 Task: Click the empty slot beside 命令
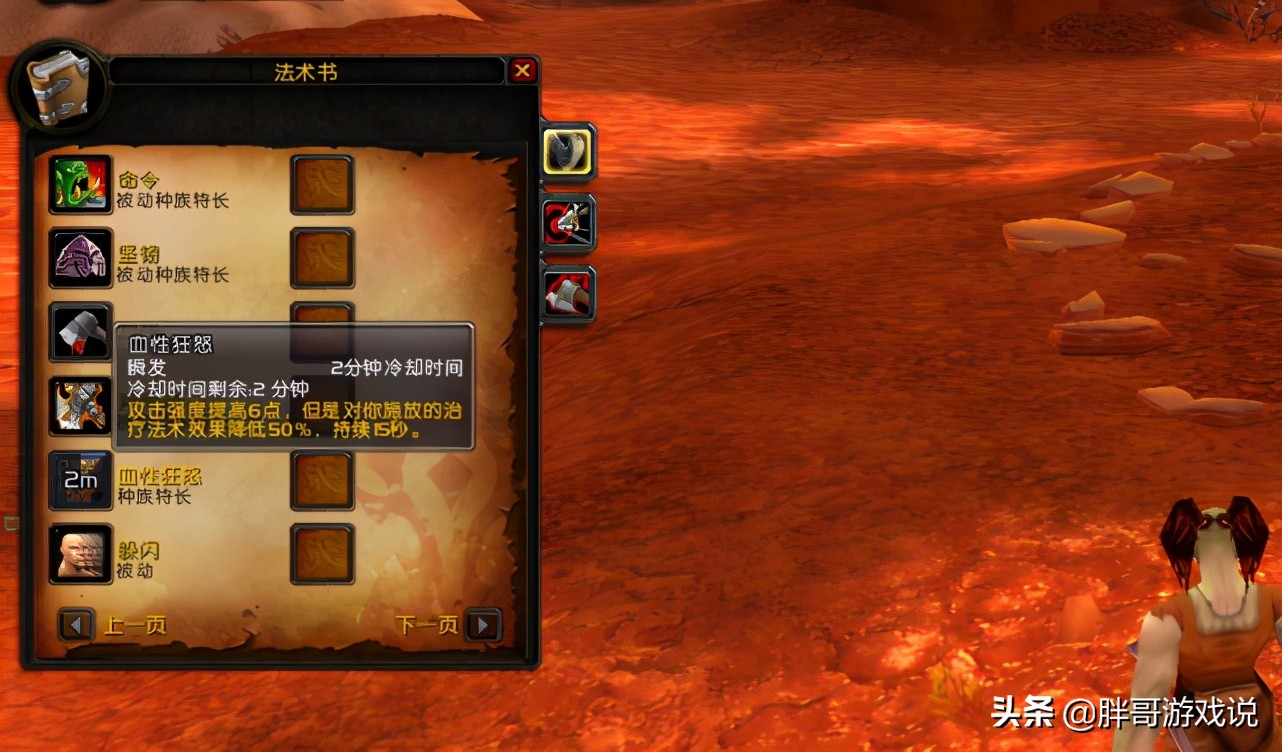coord(321,185)
